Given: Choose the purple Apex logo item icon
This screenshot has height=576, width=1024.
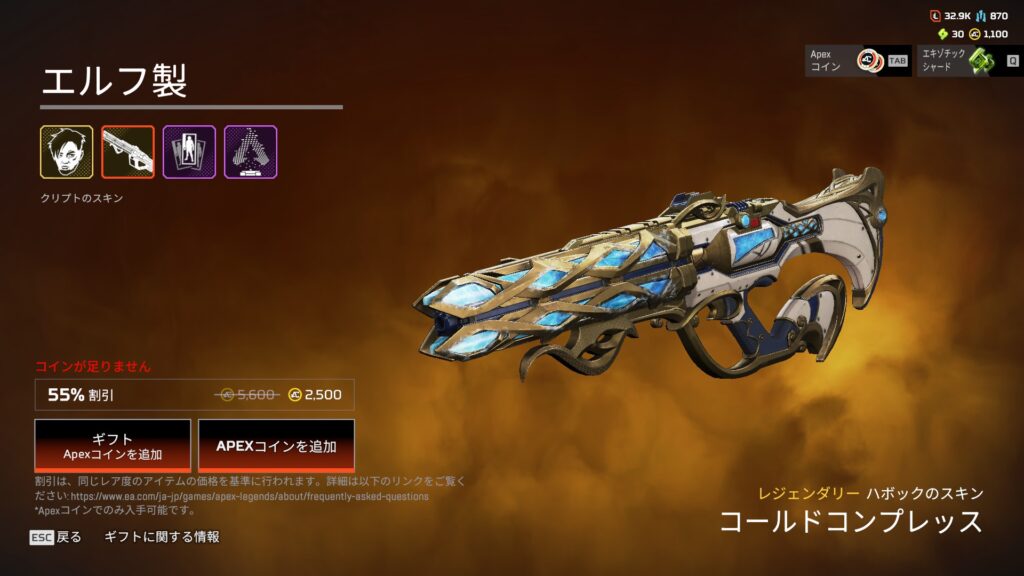Looking at the screenshot, I should tap(250, 152).
